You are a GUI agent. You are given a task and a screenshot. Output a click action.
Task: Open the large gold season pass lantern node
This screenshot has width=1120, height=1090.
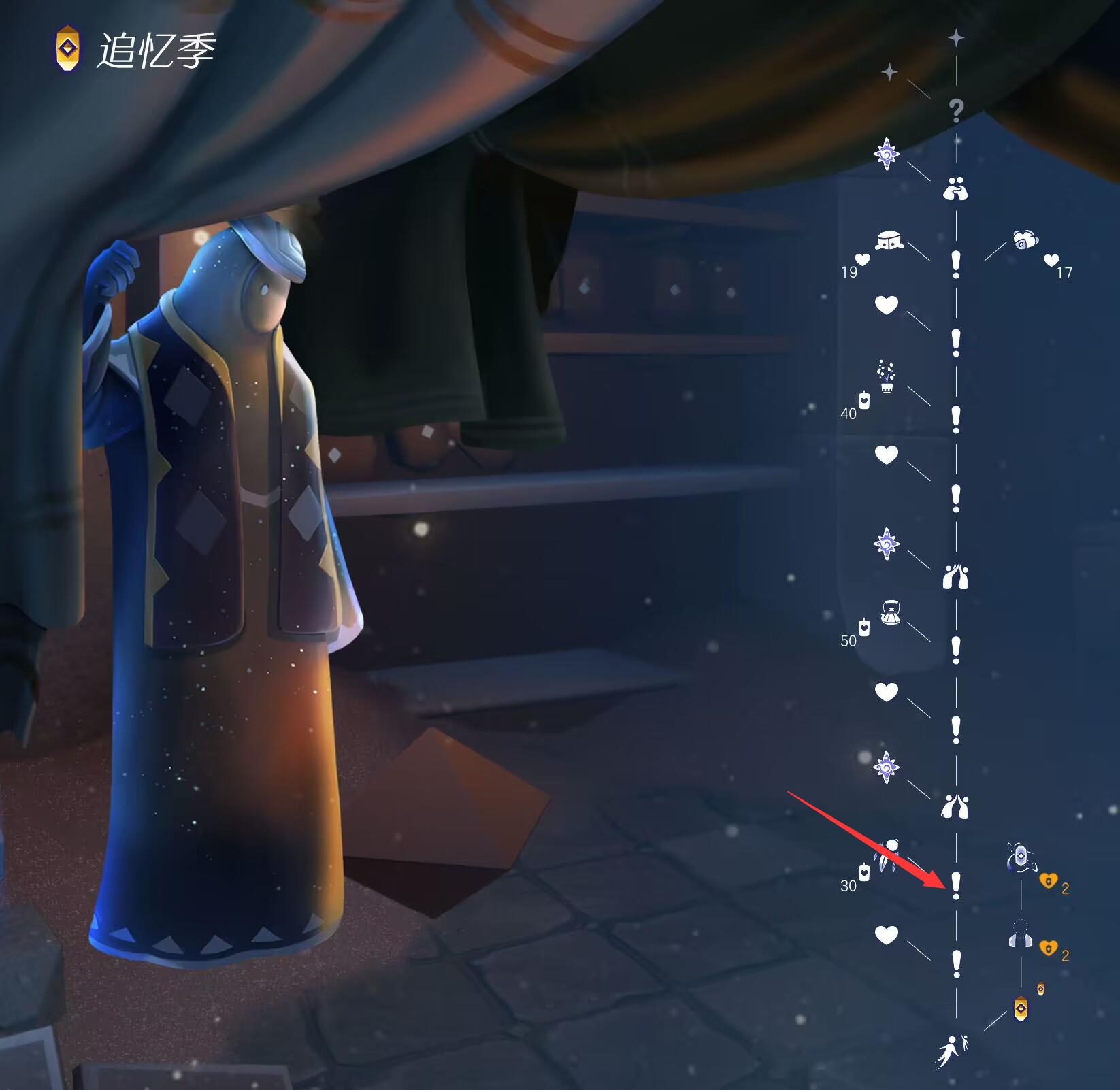1021,1009
